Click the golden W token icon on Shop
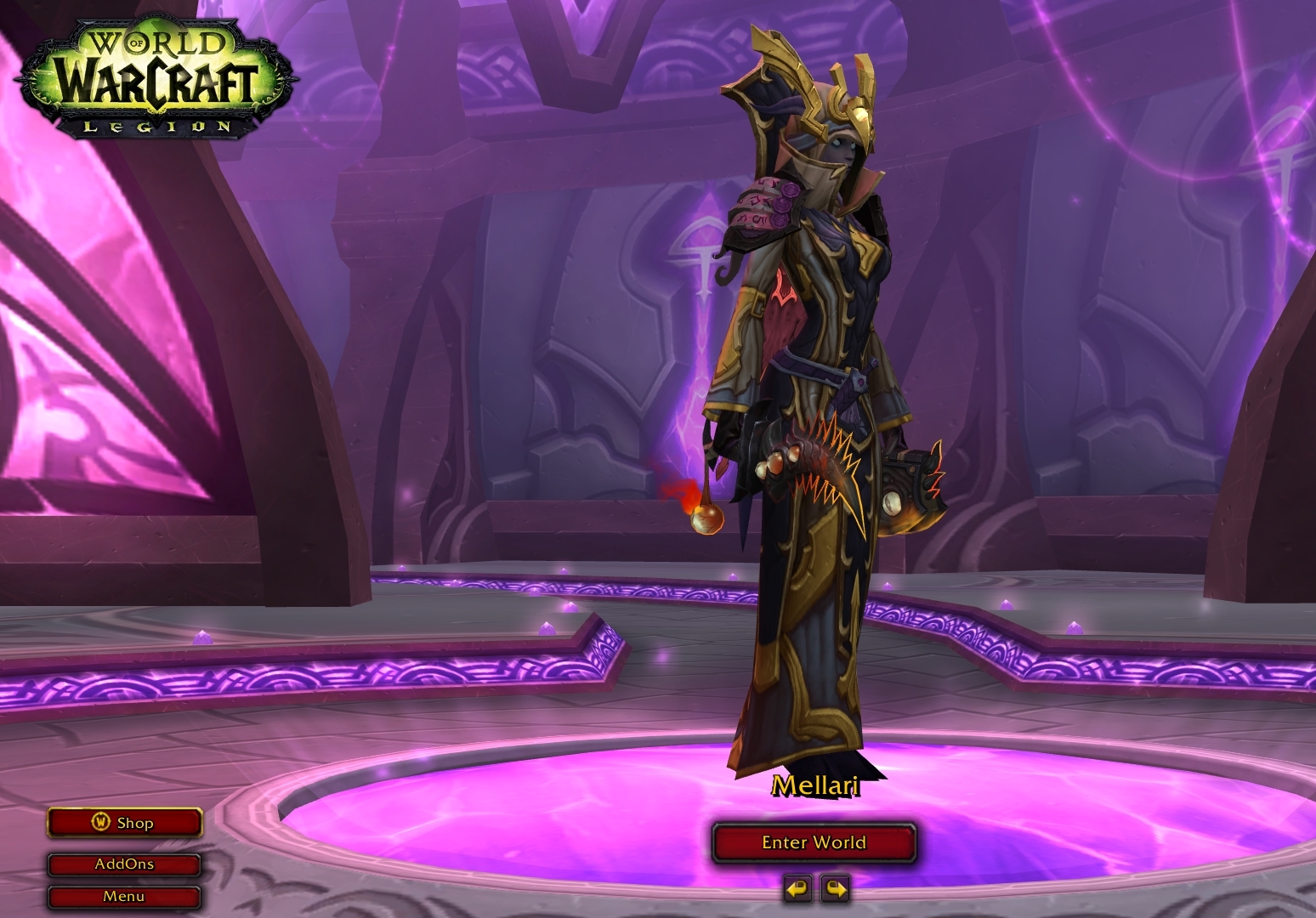This screenshot has height=918, width=1316. point(99,822)
